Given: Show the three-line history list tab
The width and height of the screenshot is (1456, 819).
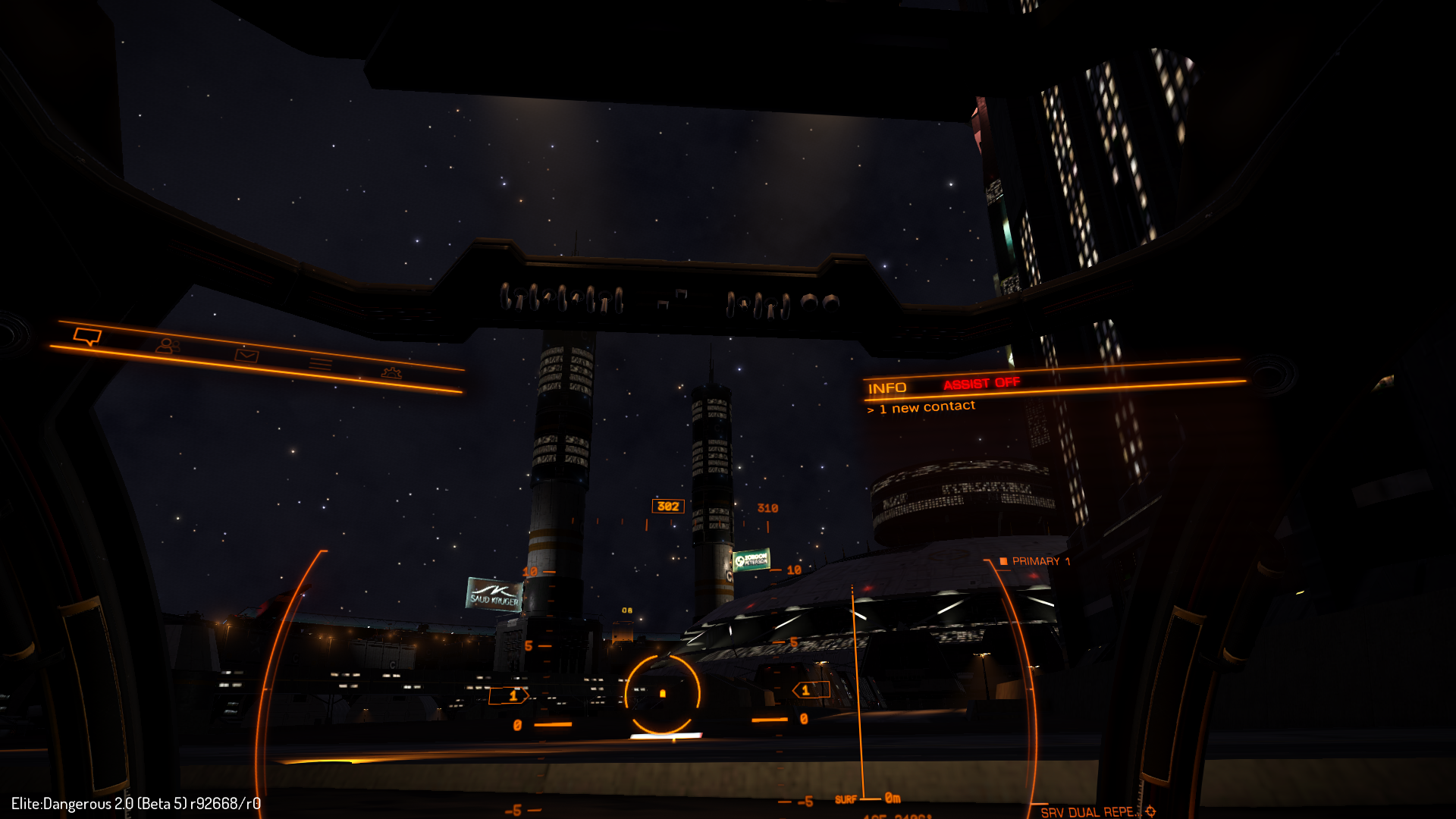Looking at the screenshot, I should [x=320, y=364].
